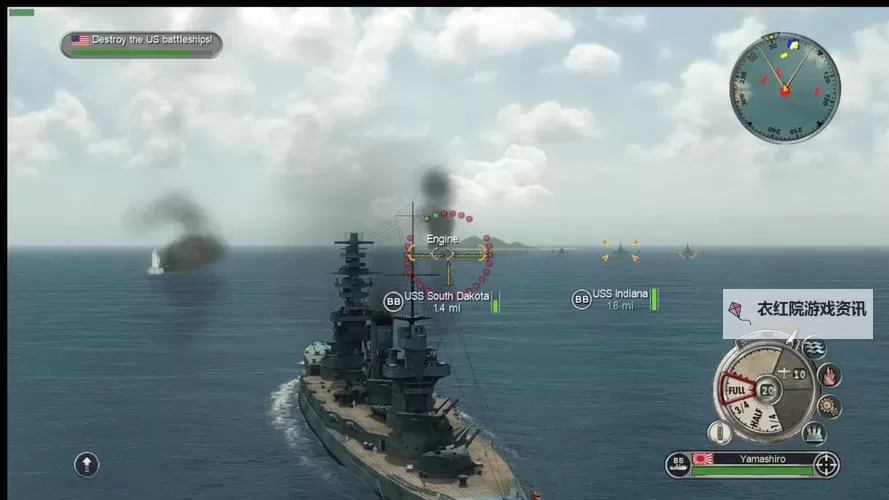Set engine telegraph to 3/4 speed

point(742,410)
